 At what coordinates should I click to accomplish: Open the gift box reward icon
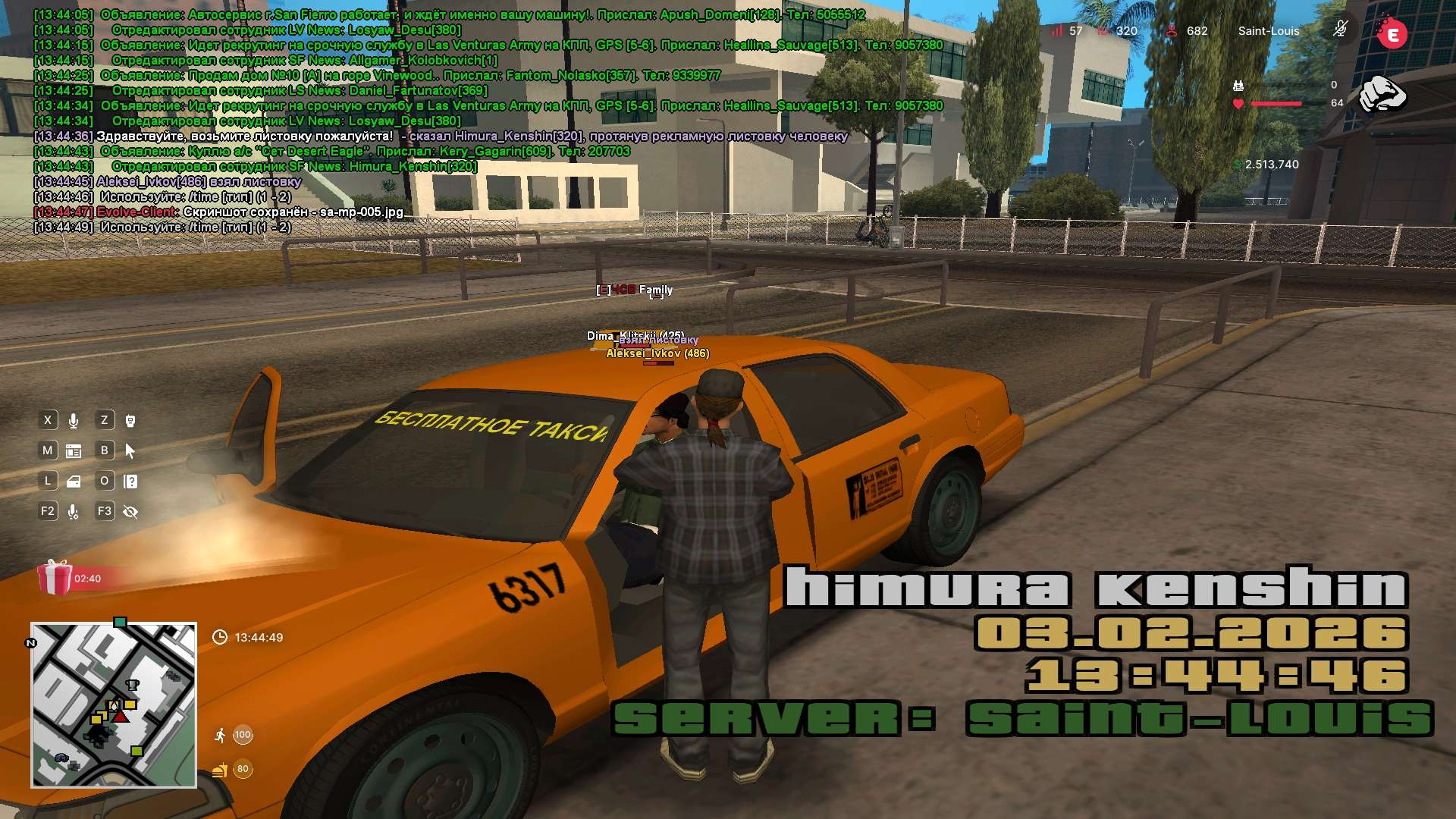55,578
